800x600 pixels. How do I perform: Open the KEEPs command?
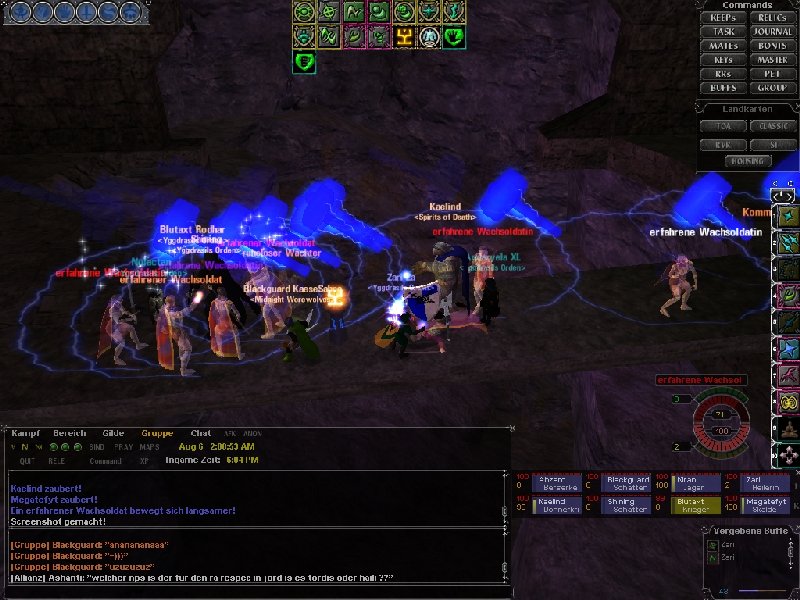pyautogui.click(x=723, y=18)
